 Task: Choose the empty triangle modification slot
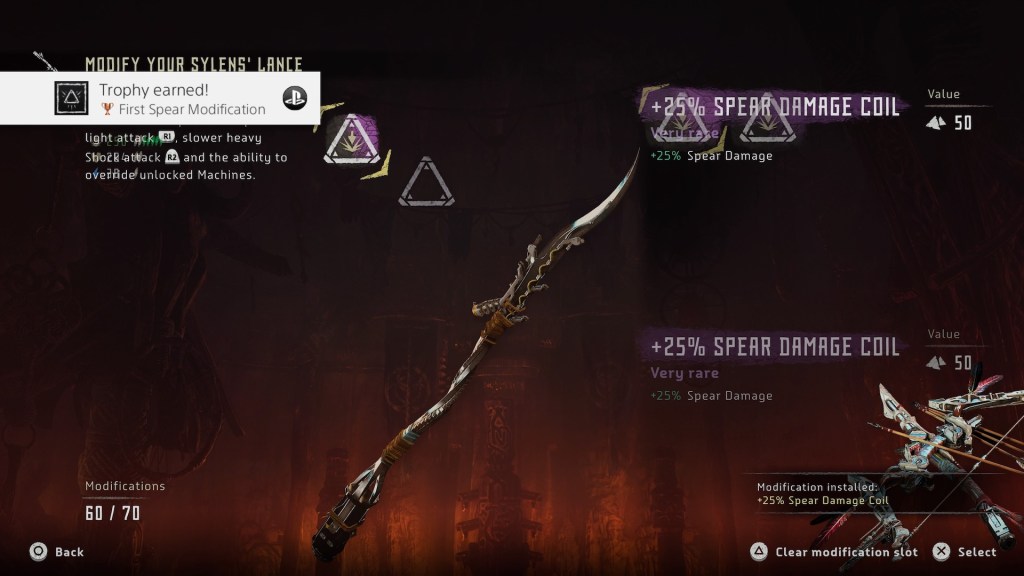[426, 184]
